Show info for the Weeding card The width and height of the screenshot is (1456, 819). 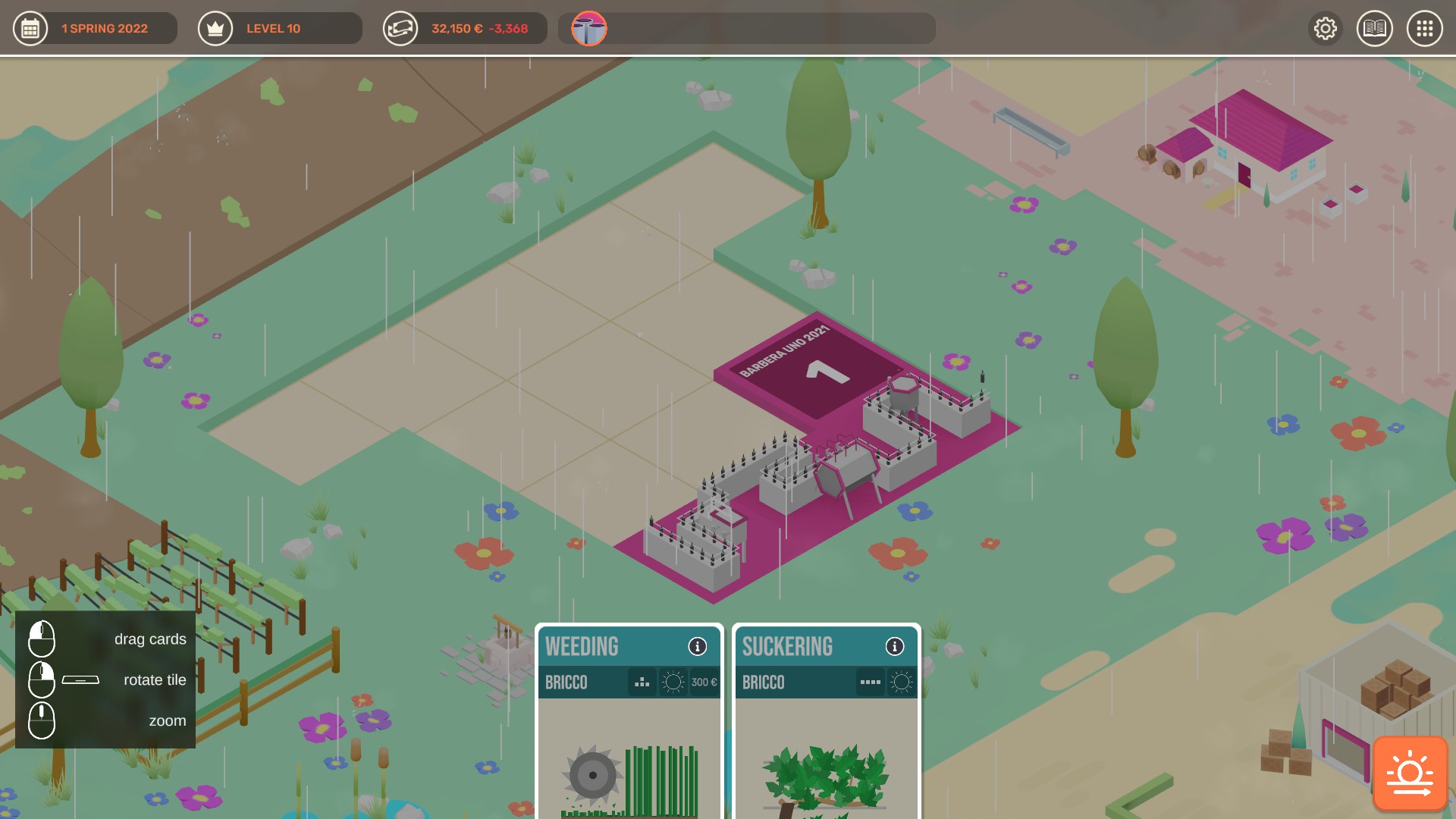698,646
